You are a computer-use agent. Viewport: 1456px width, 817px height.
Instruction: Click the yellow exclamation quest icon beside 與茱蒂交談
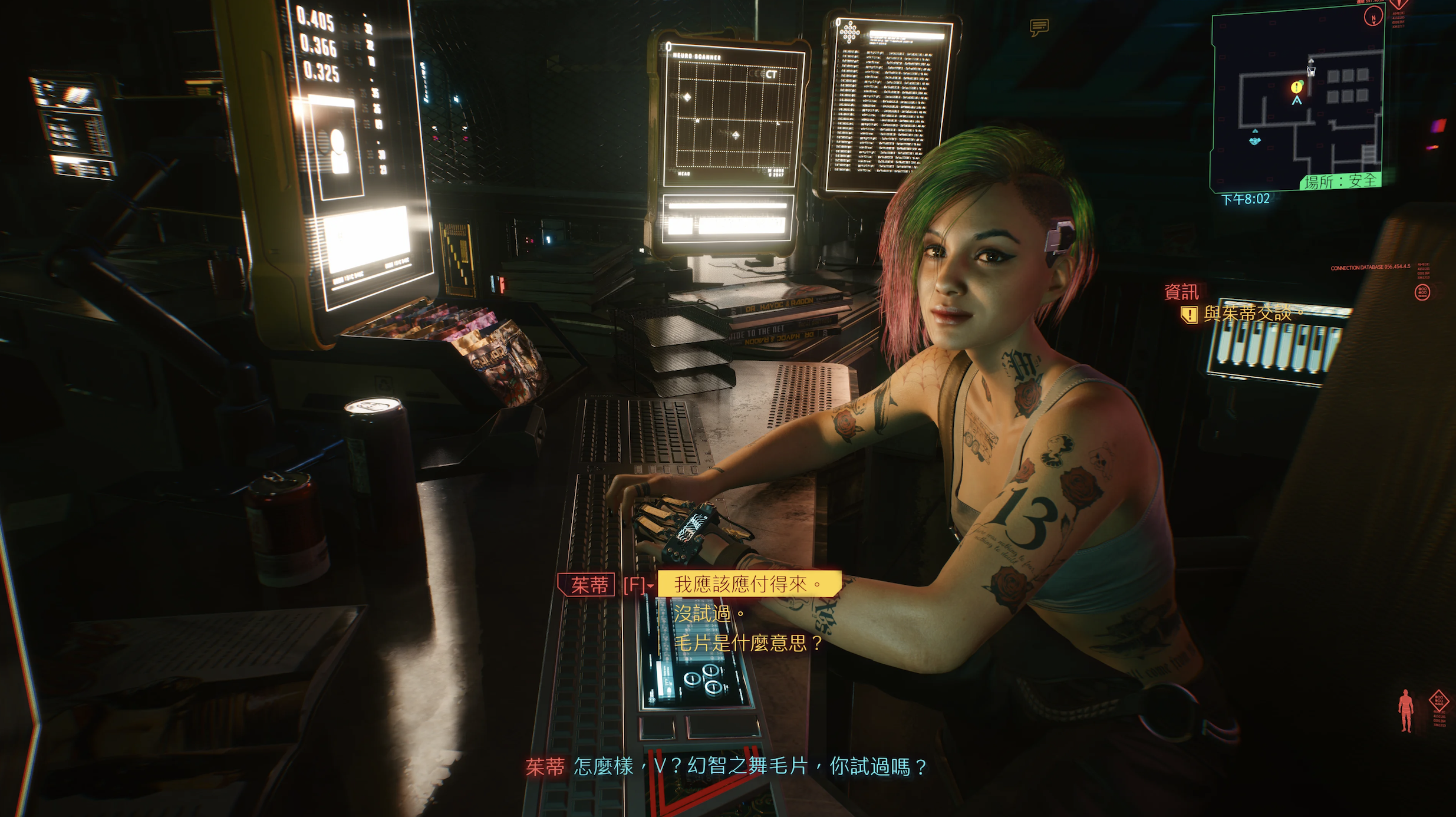1190,315
